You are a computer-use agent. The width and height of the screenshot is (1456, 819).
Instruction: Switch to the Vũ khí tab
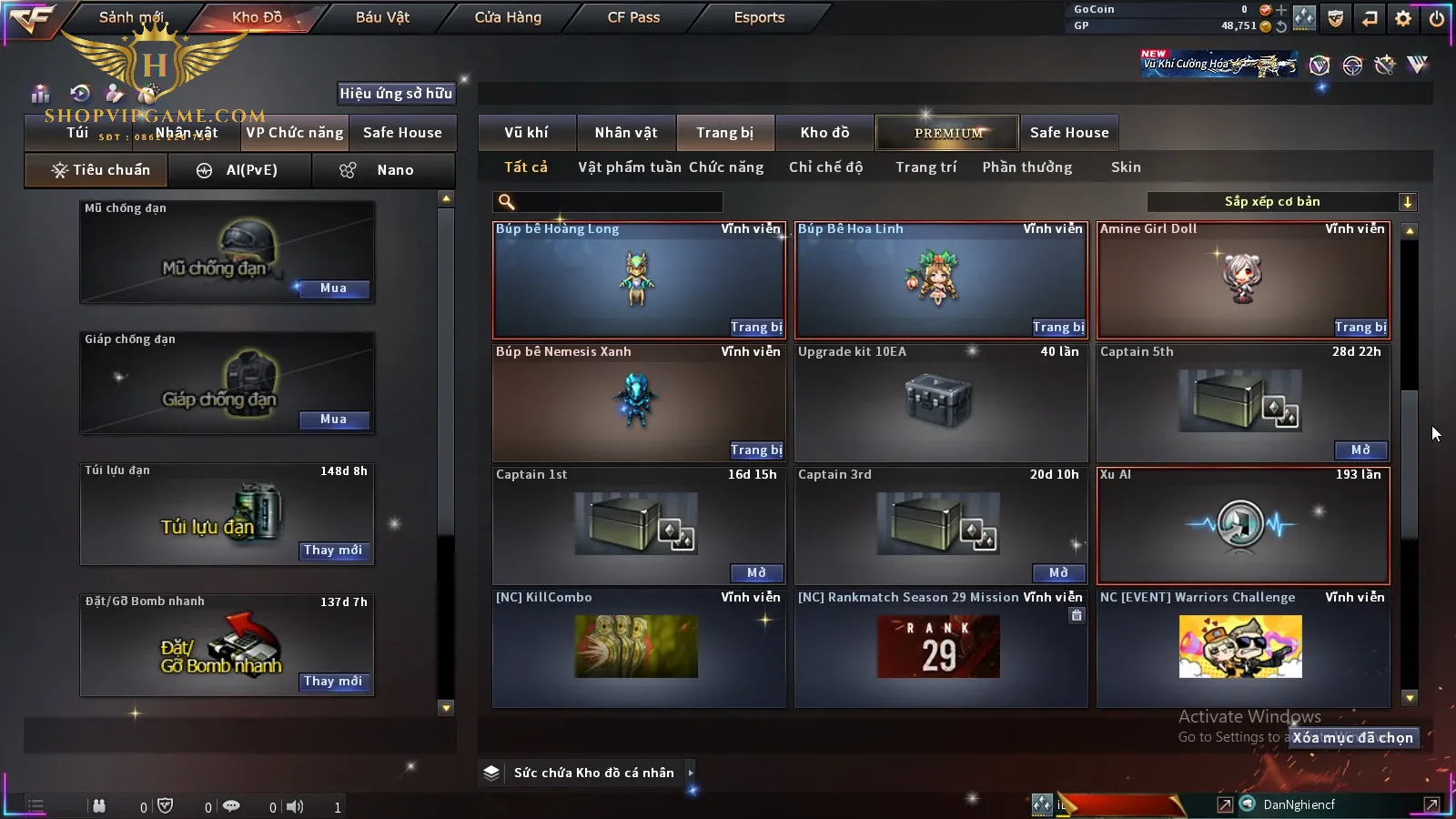tap(526, 133)
